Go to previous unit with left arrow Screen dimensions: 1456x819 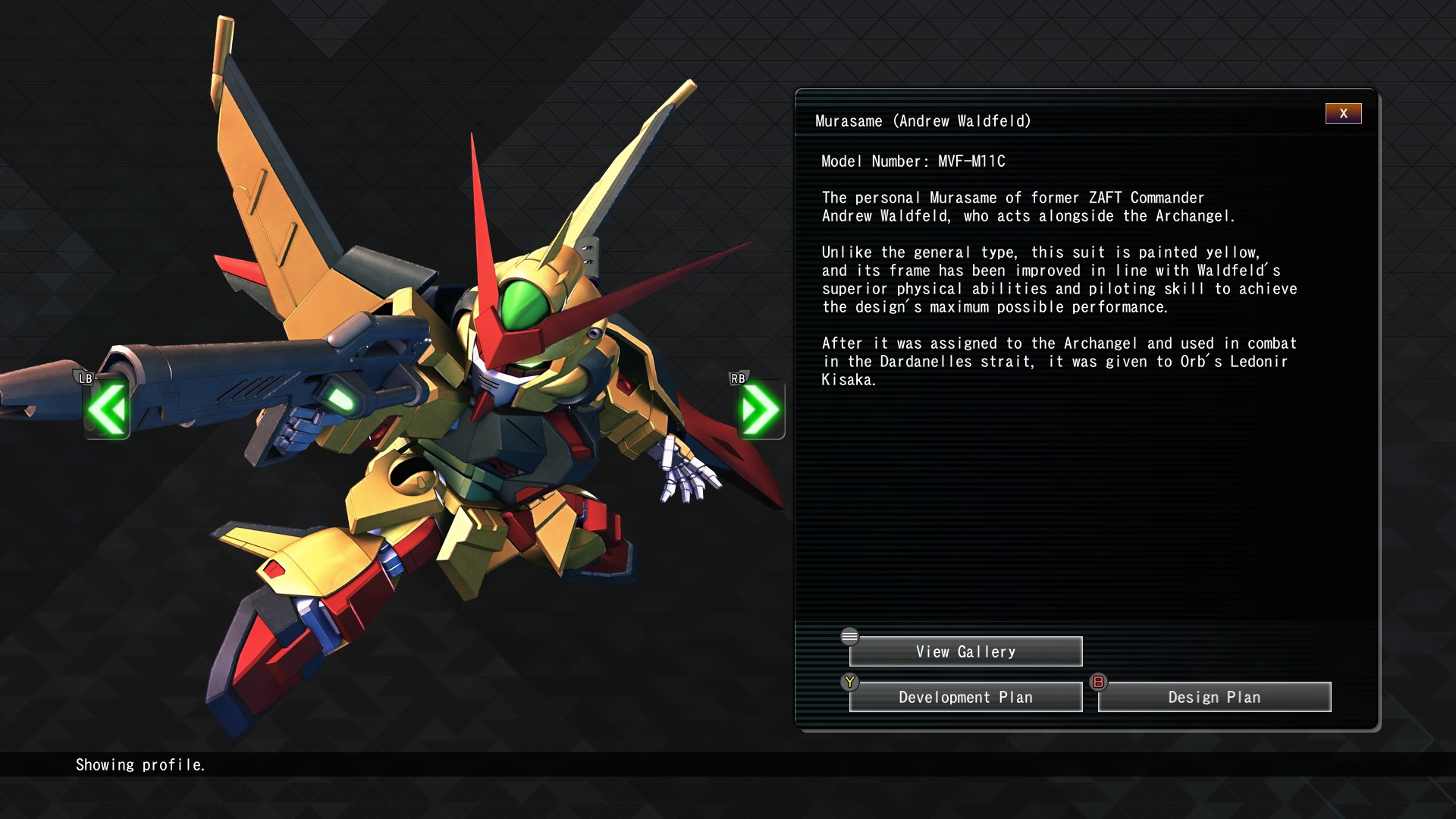pos(107,409)
